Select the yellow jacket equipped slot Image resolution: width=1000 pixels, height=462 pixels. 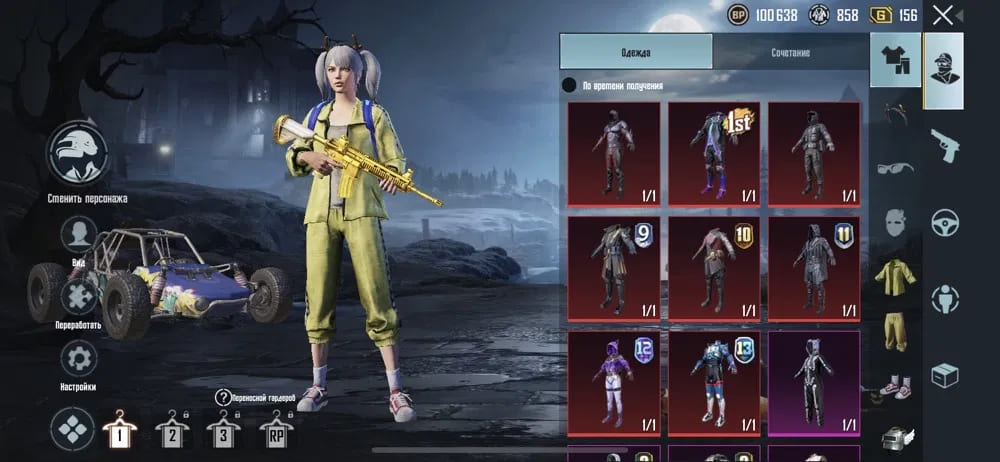895,273
